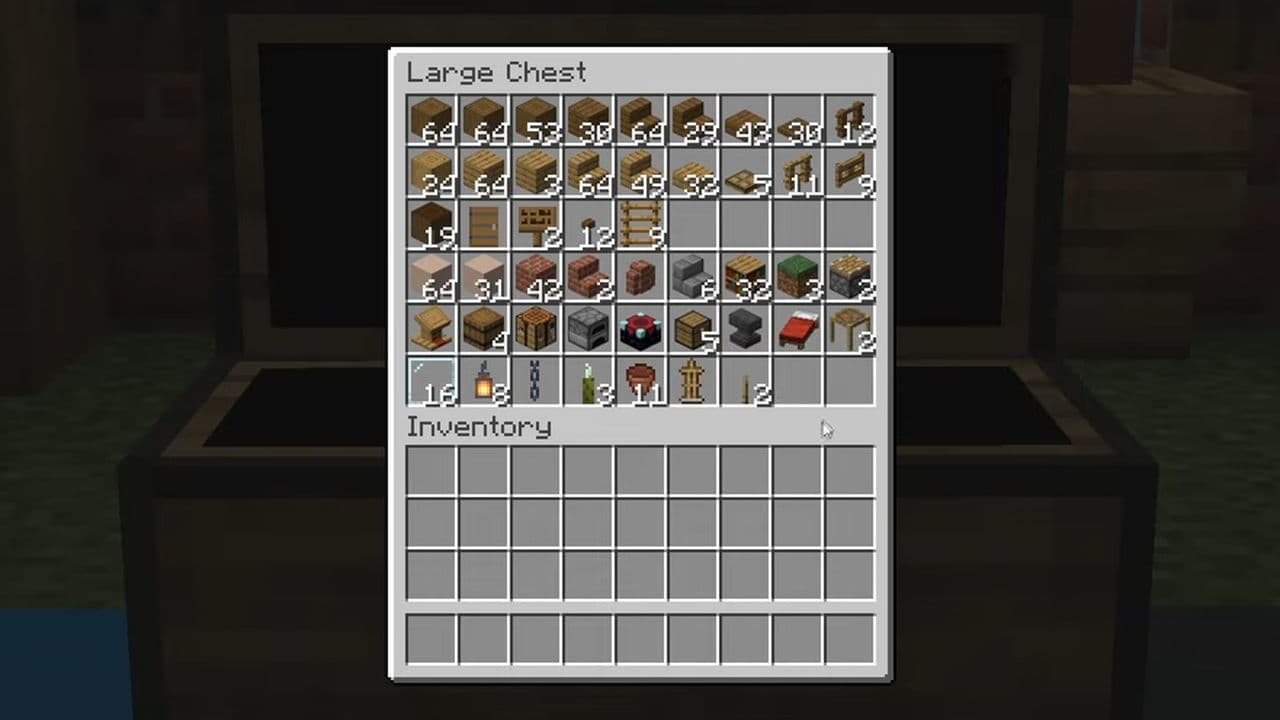Select the barrel with quantity 4
This screenshot has height=720, width=1280.
point(484,328)
